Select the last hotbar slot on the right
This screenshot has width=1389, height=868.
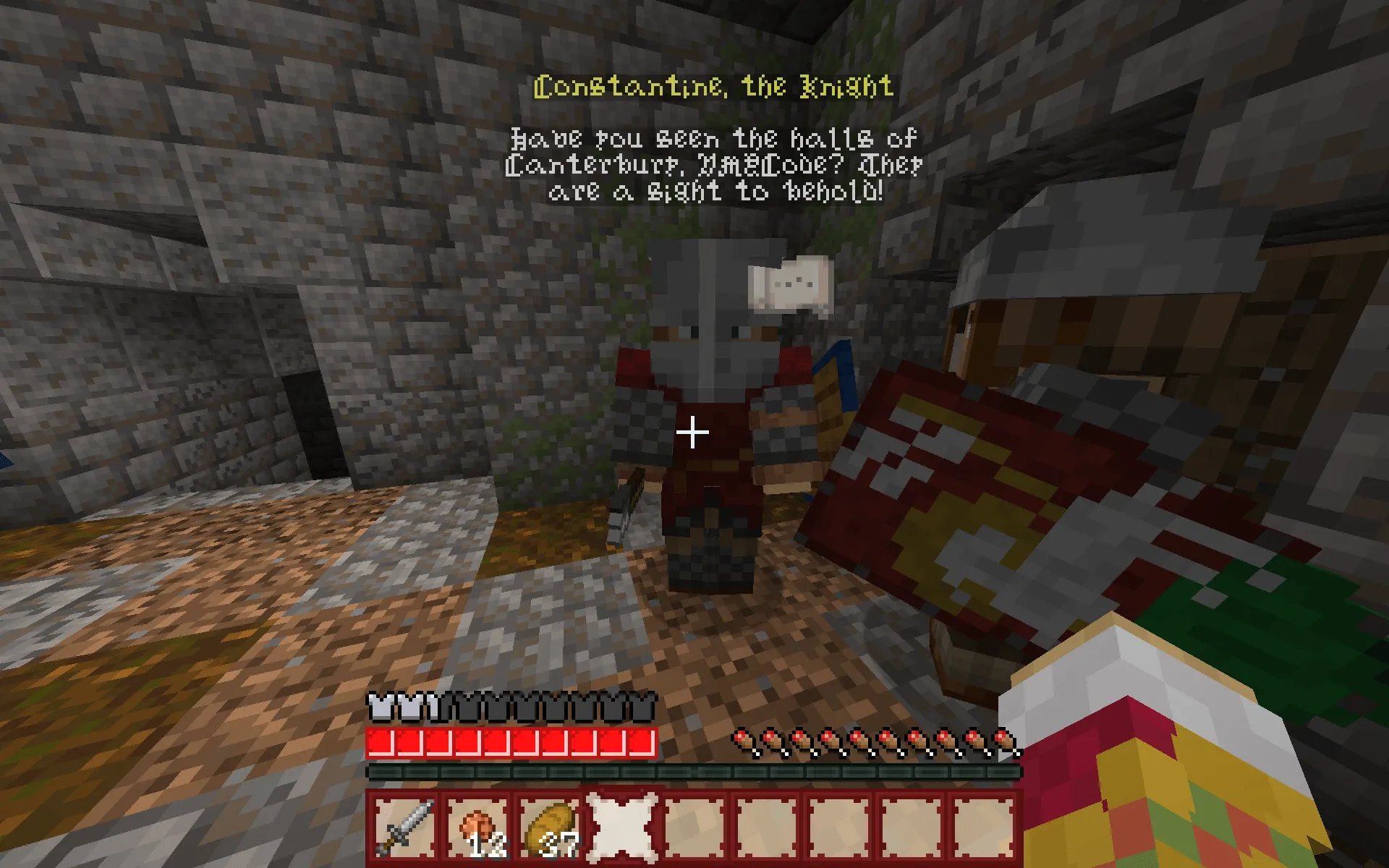983,825
